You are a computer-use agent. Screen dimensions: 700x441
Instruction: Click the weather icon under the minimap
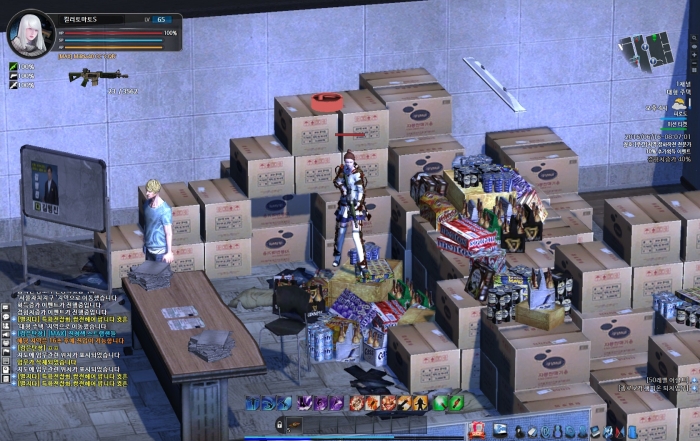[680, 103]
